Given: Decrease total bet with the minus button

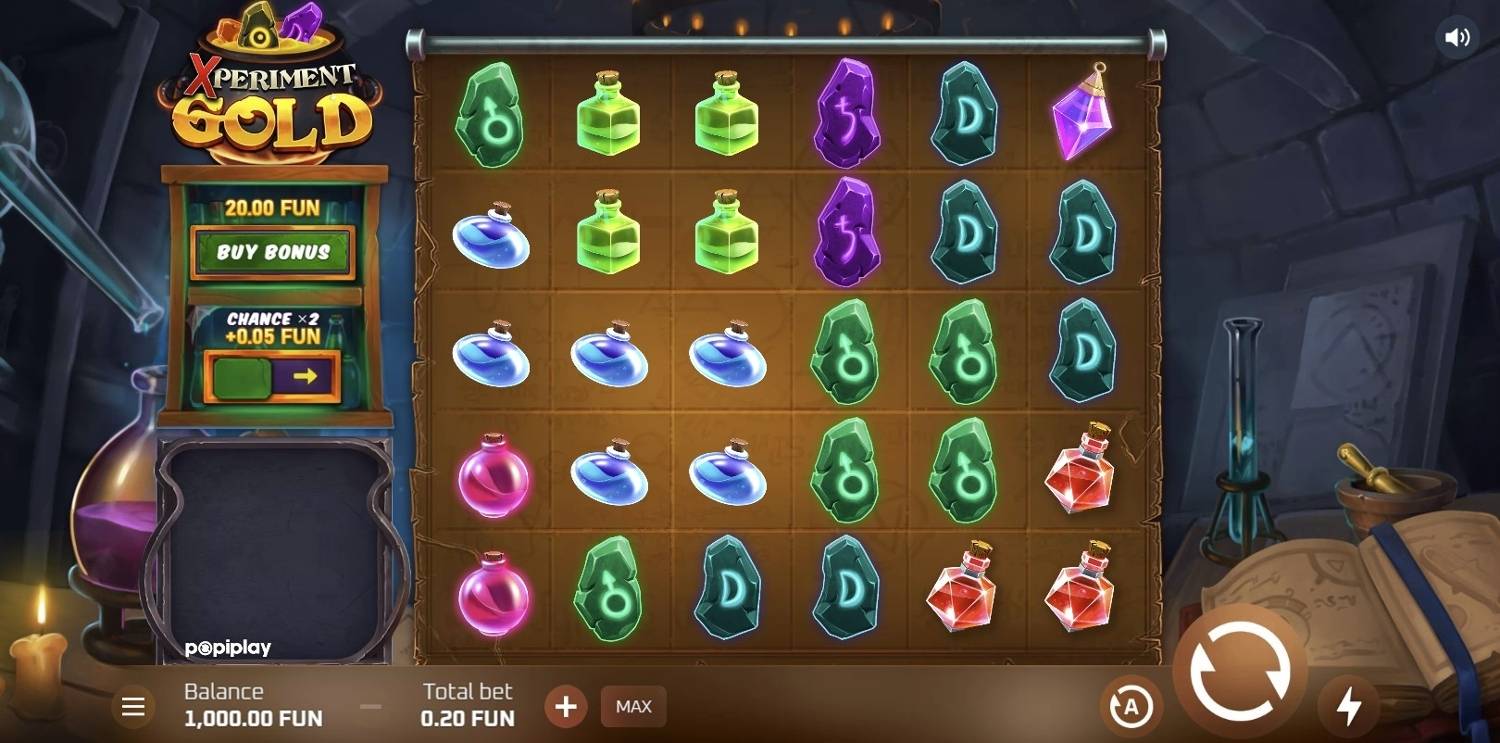Looking at the screenshot, I should pyautogui.click(x=371, y=707).
